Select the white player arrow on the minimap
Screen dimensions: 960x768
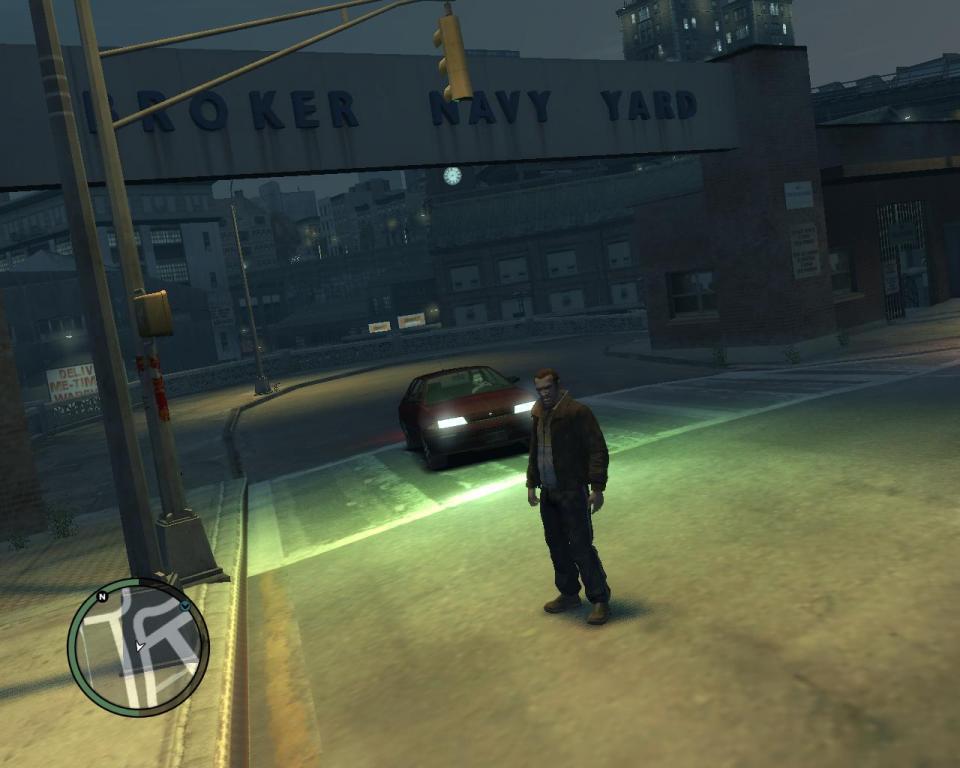point(140,646)
